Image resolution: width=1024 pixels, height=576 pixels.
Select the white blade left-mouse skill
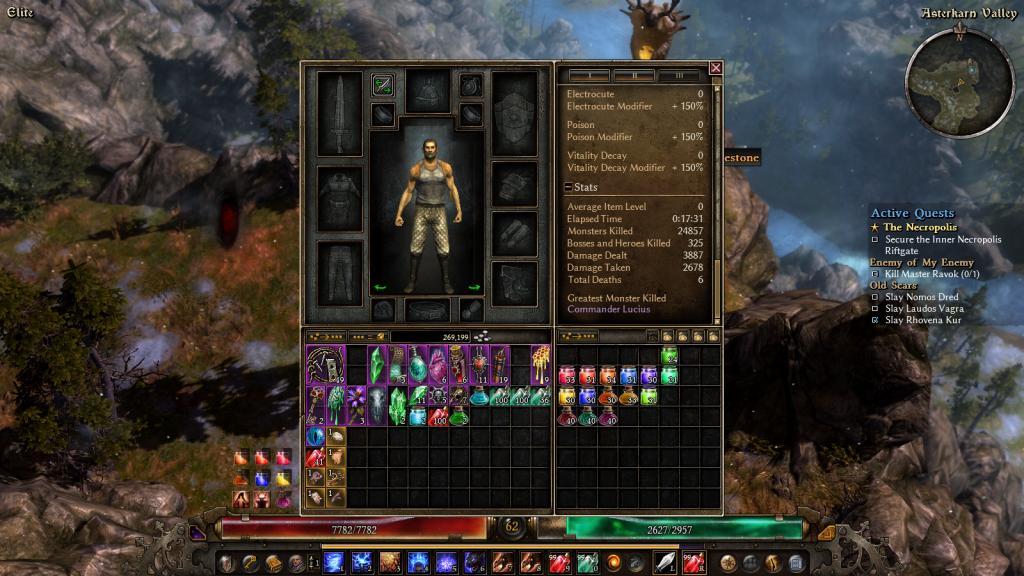coord(665,562)
